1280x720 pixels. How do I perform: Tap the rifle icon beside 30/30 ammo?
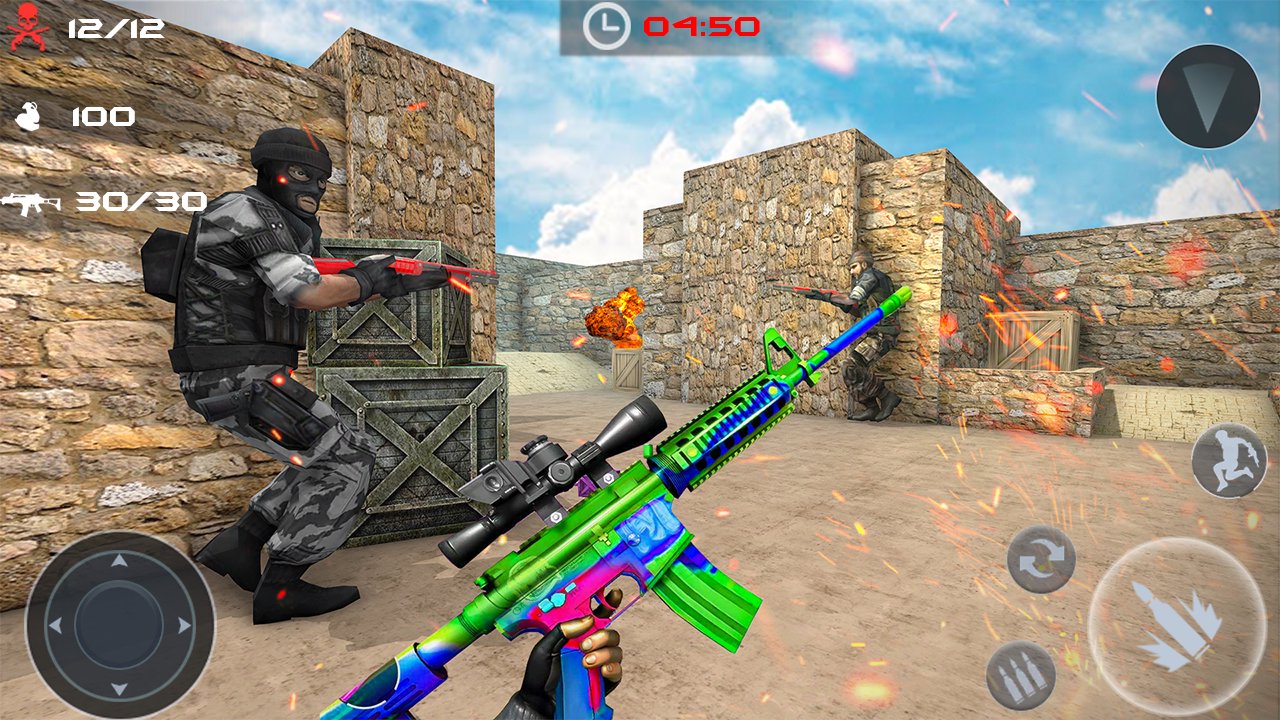pyautogui.click(x=30, y=202)
